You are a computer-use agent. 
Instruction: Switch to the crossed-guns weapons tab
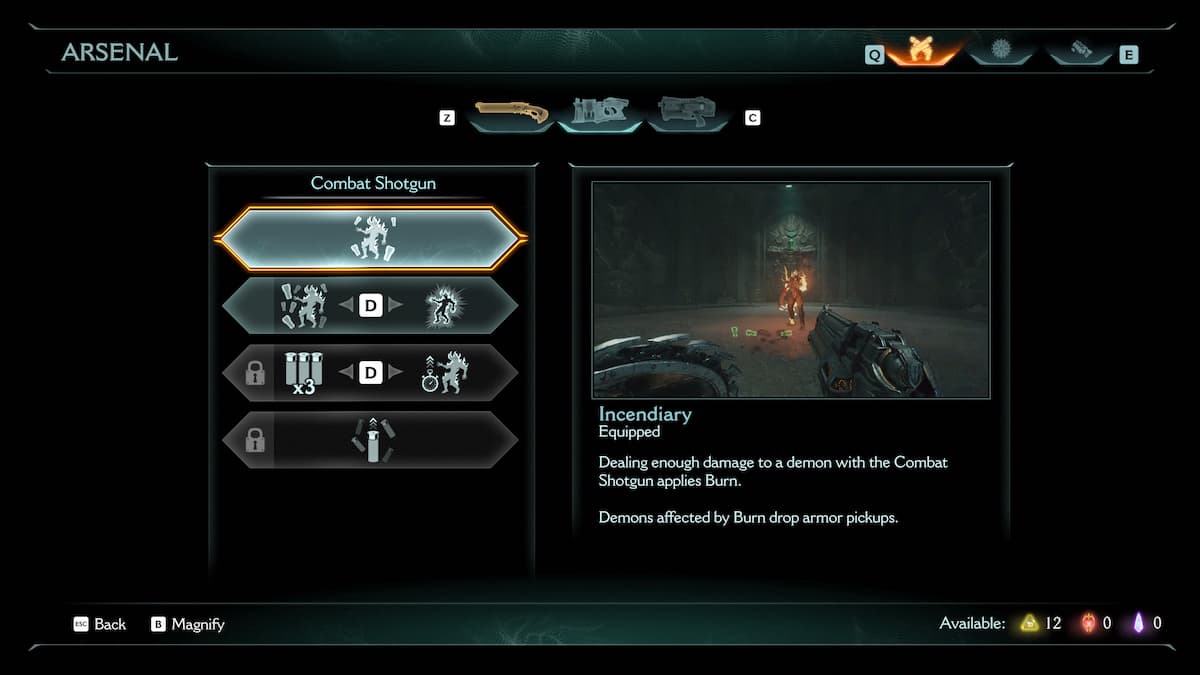coord(920,50)
